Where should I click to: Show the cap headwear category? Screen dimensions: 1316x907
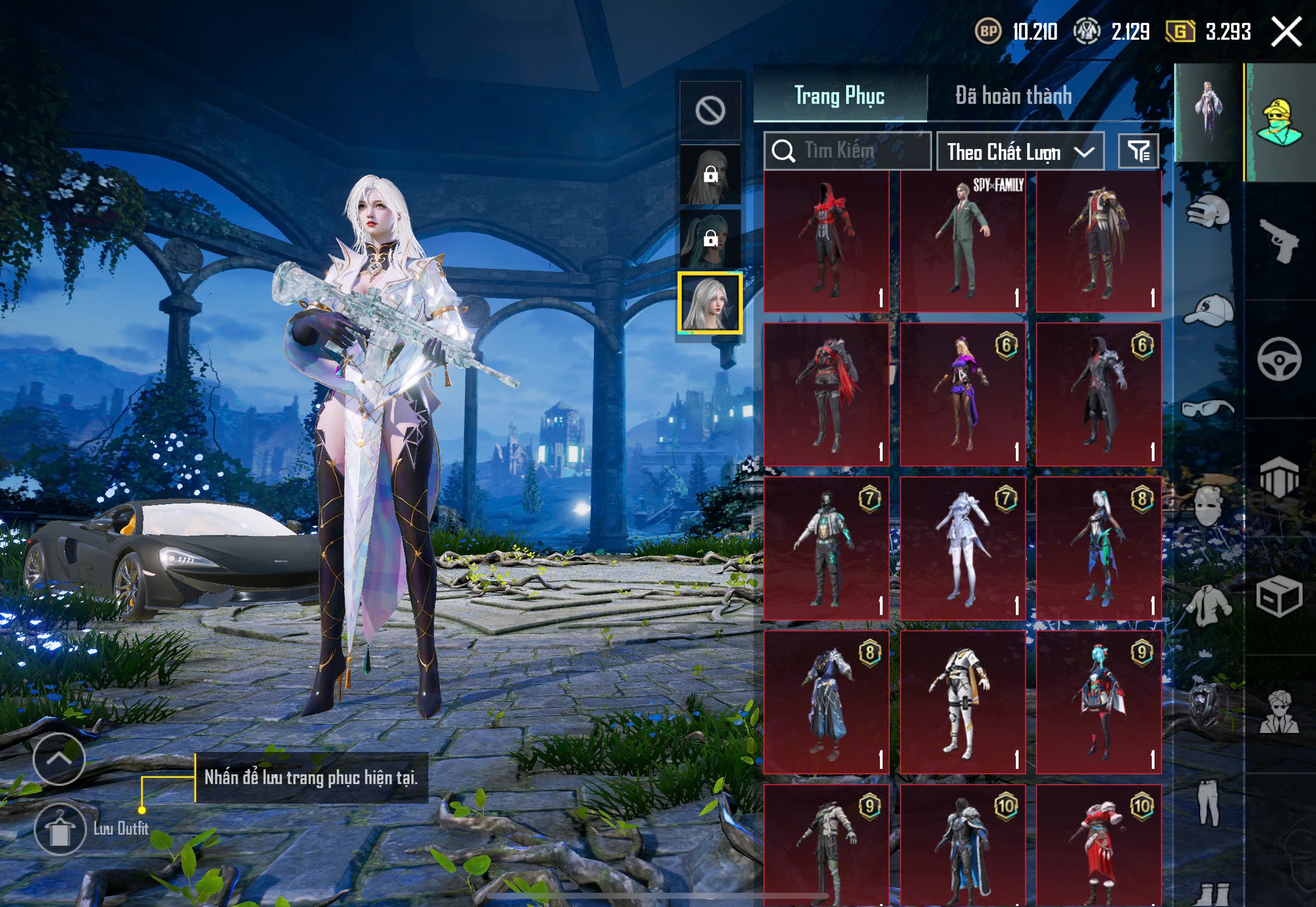(x=1208, y=311)
